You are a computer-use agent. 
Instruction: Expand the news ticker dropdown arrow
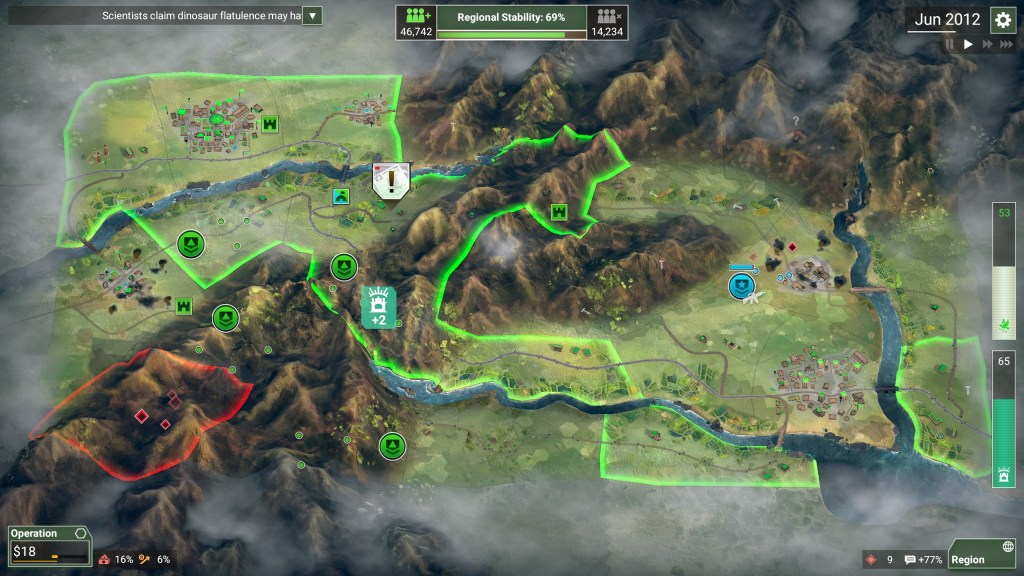click(x=312, y=16)
